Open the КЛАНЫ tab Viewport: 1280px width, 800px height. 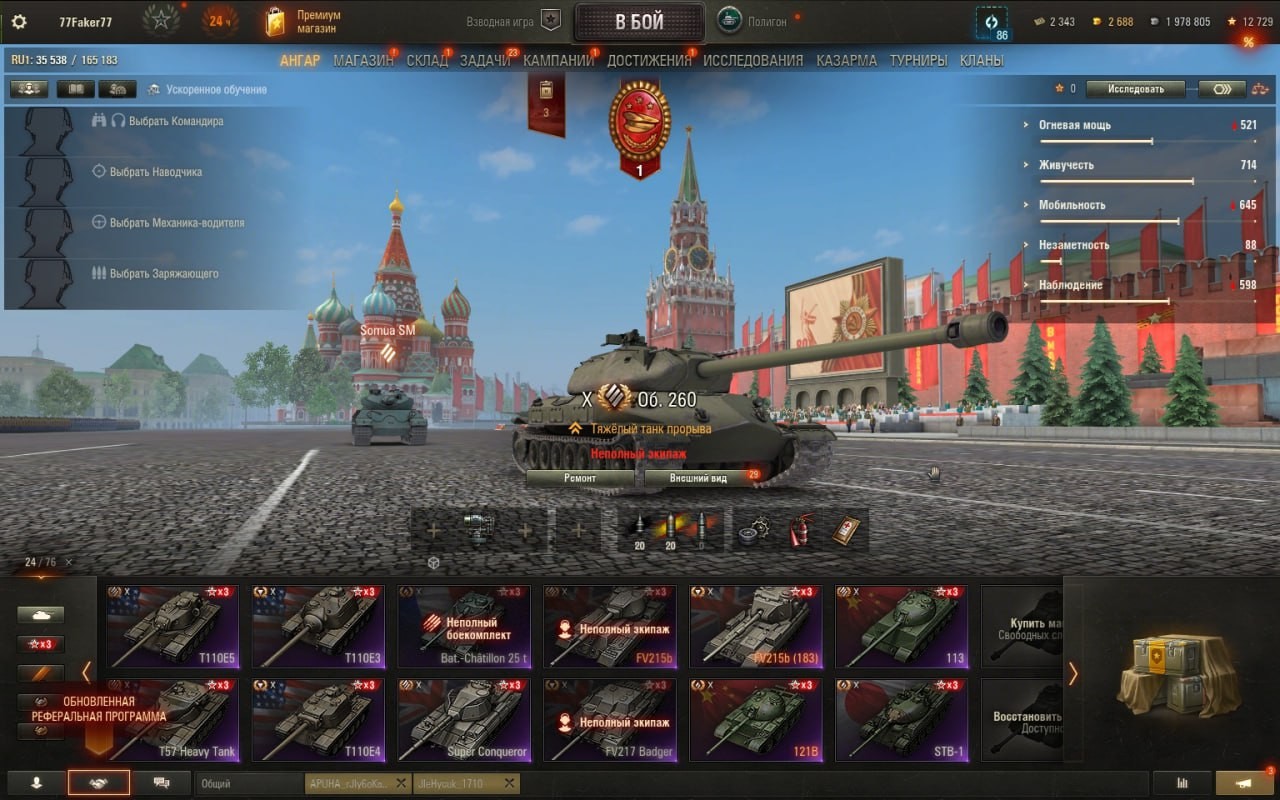(x=981, y=60)
